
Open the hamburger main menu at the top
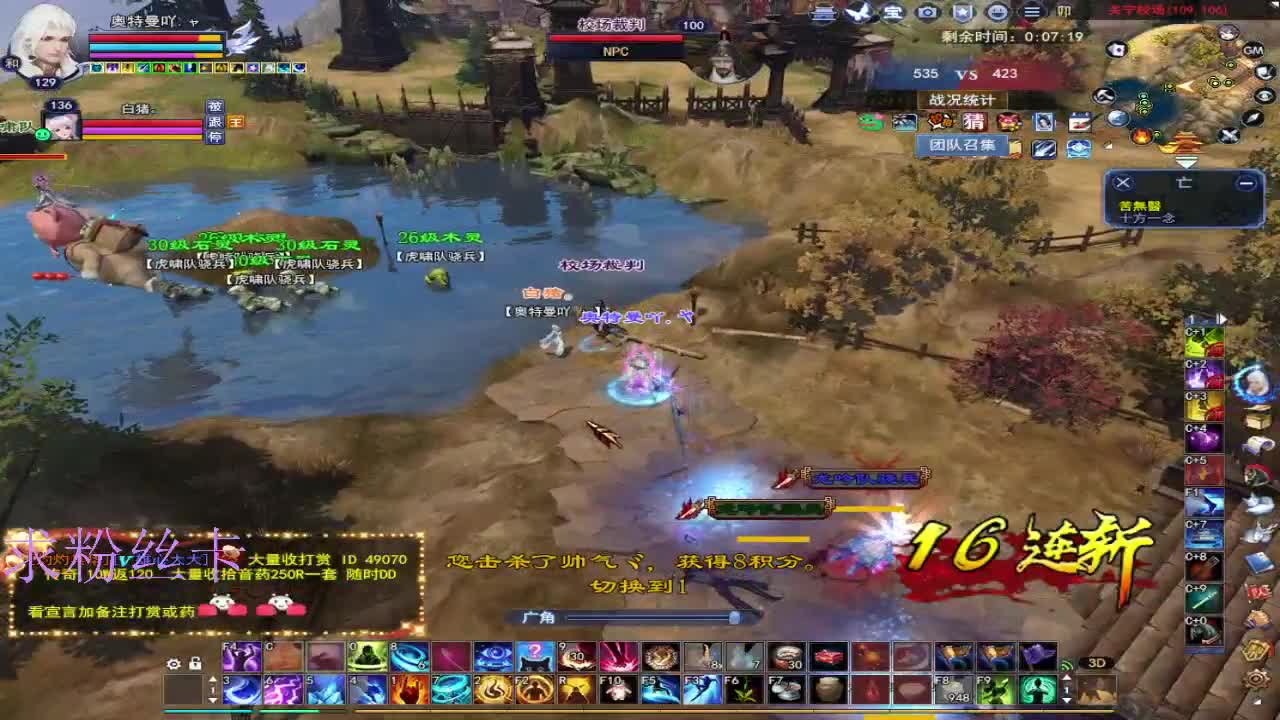point(1032,12)
